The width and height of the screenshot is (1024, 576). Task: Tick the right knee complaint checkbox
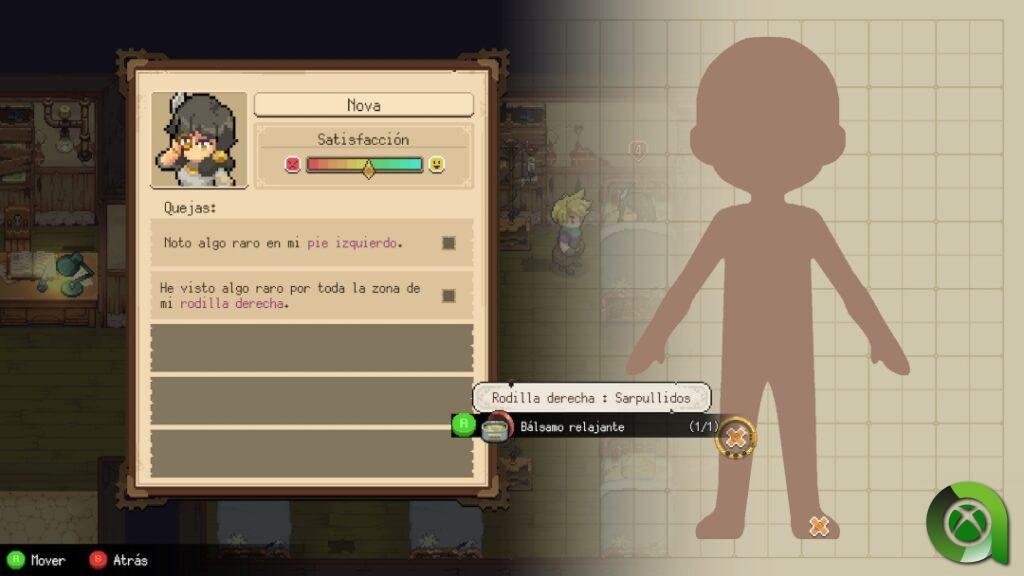click(x=449, y=295)
